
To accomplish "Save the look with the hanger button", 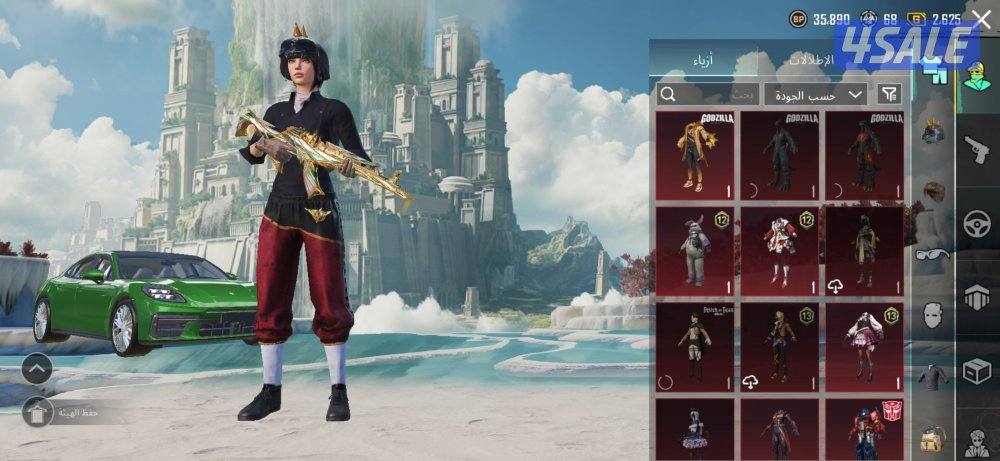I will coord(37,411).
